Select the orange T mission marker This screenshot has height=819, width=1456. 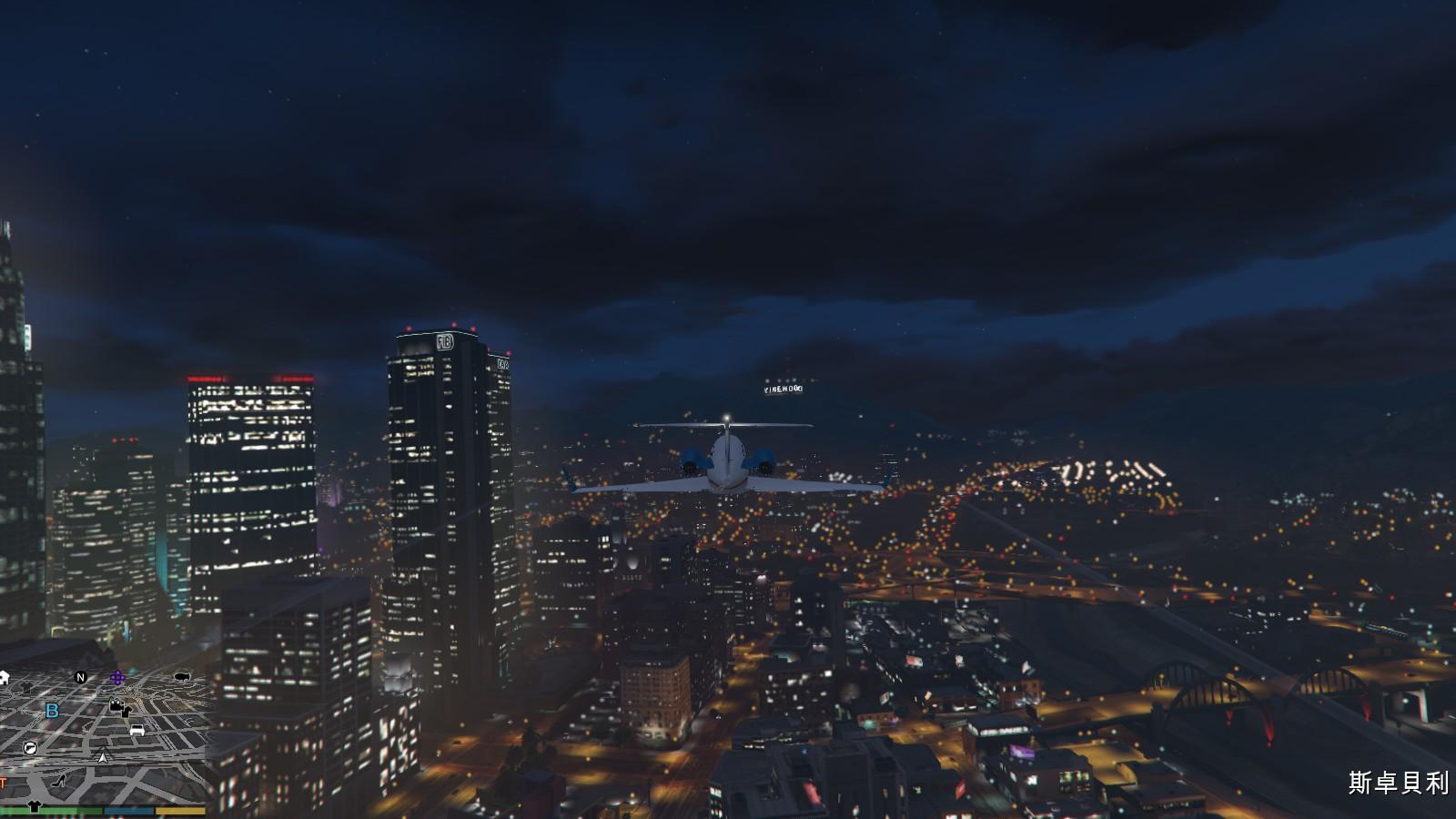tap(3, 783)
